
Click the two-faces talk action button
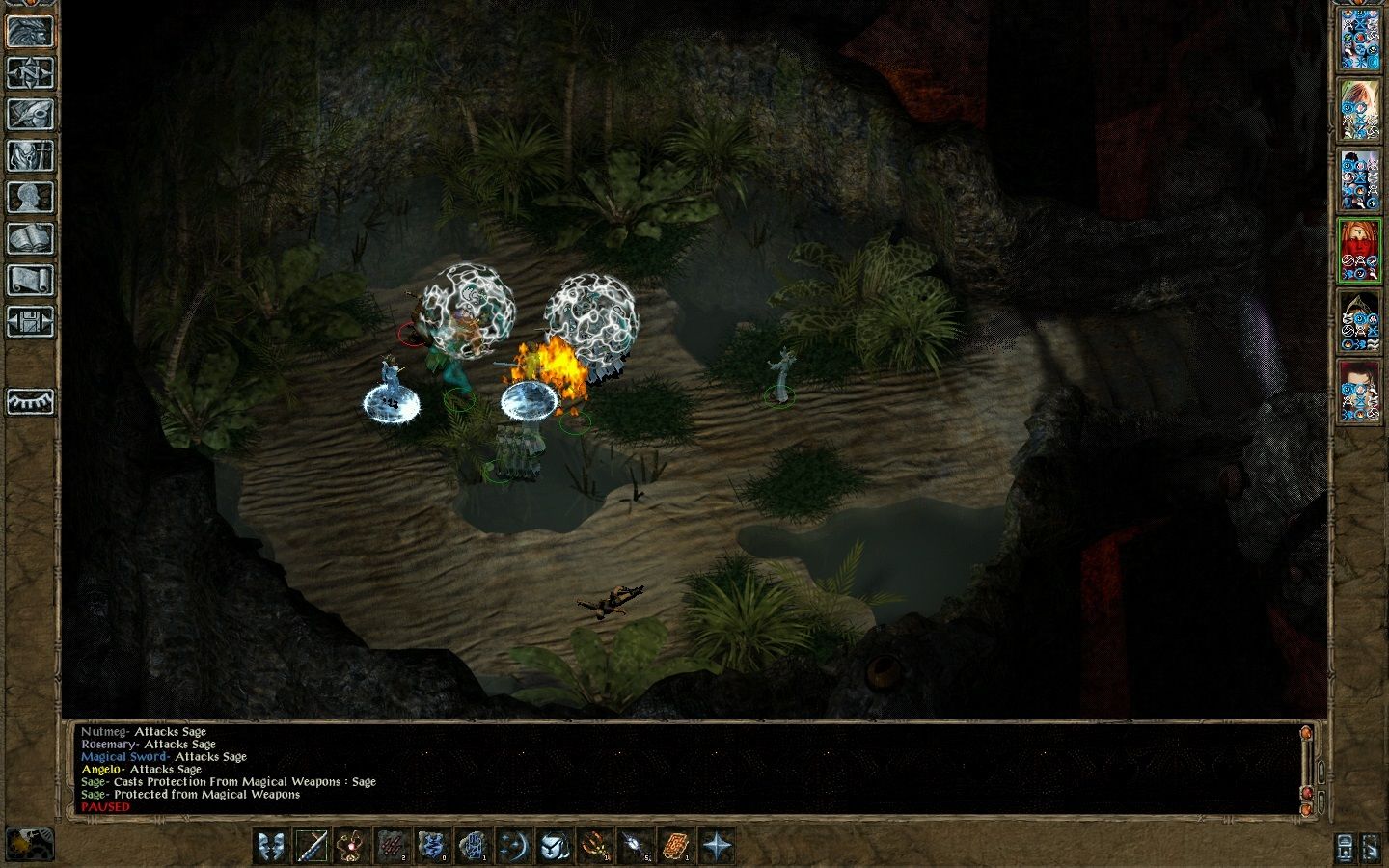[271, 846]
